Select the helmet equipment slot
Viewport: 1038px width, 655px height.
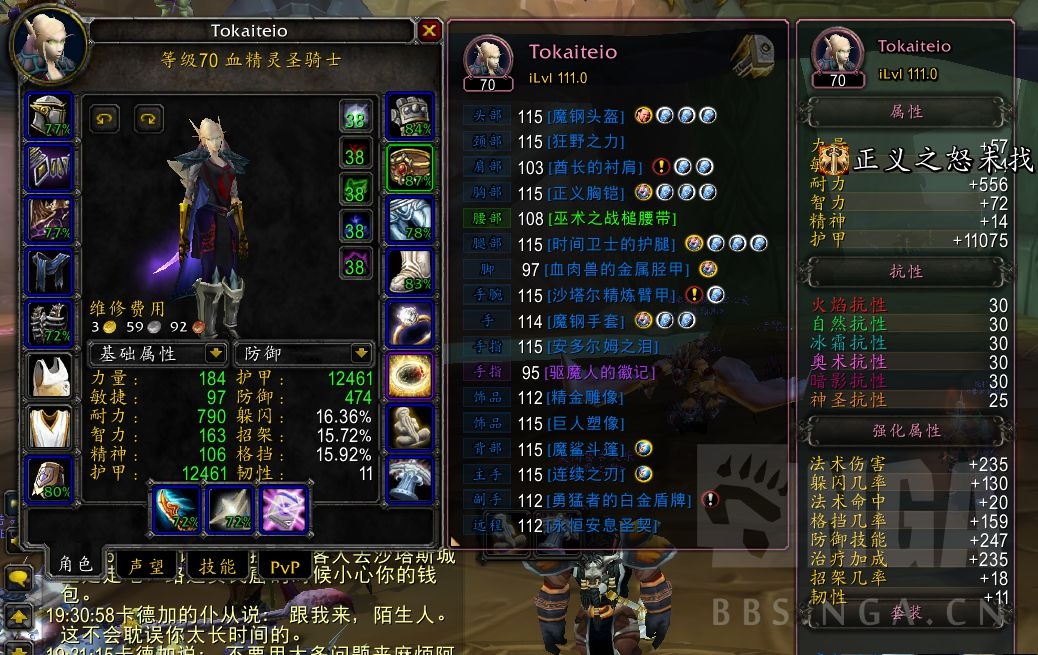(x=49, y=117)
